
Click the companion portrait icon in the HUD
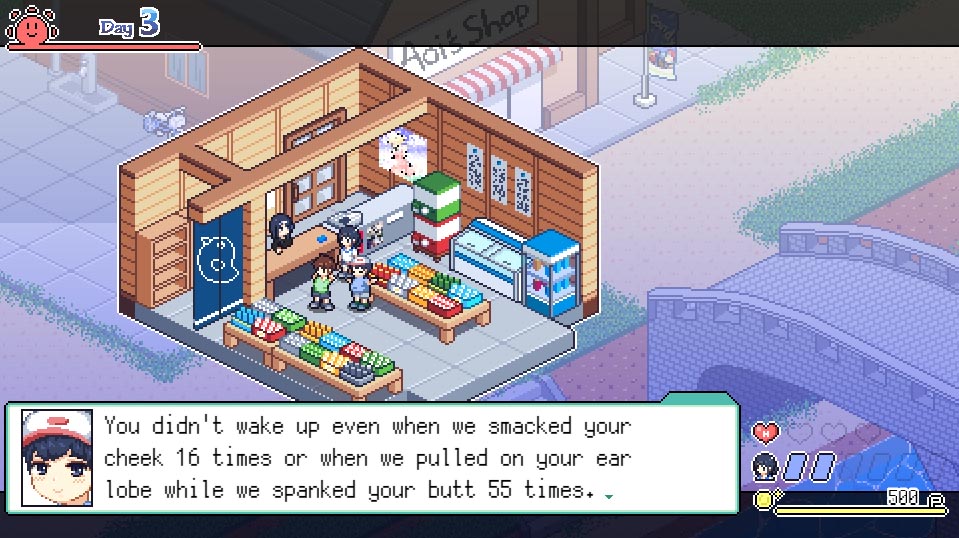tap(765, 465)
